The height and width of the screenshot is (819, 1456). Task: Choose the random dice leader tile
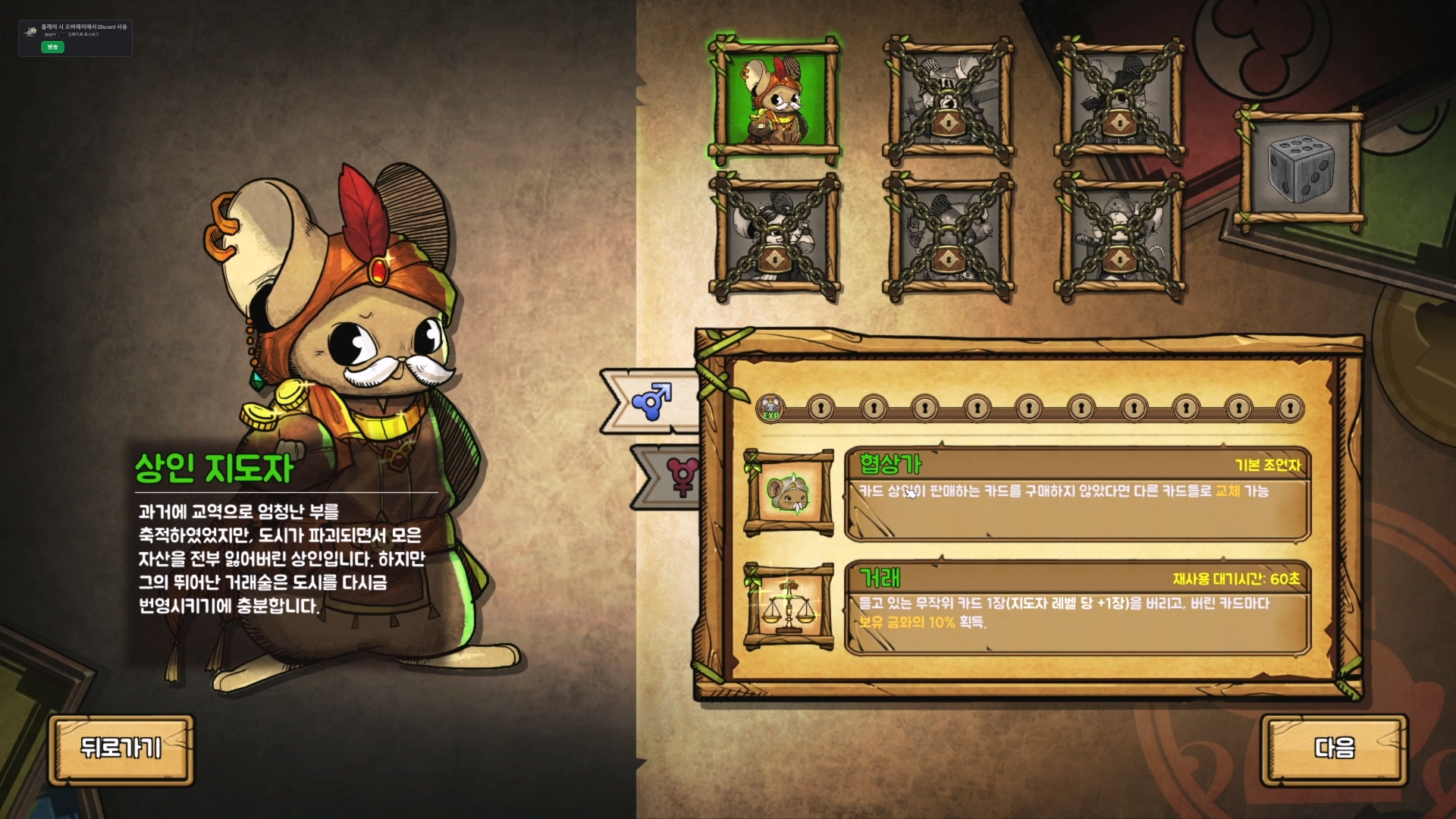point(1300,168)
